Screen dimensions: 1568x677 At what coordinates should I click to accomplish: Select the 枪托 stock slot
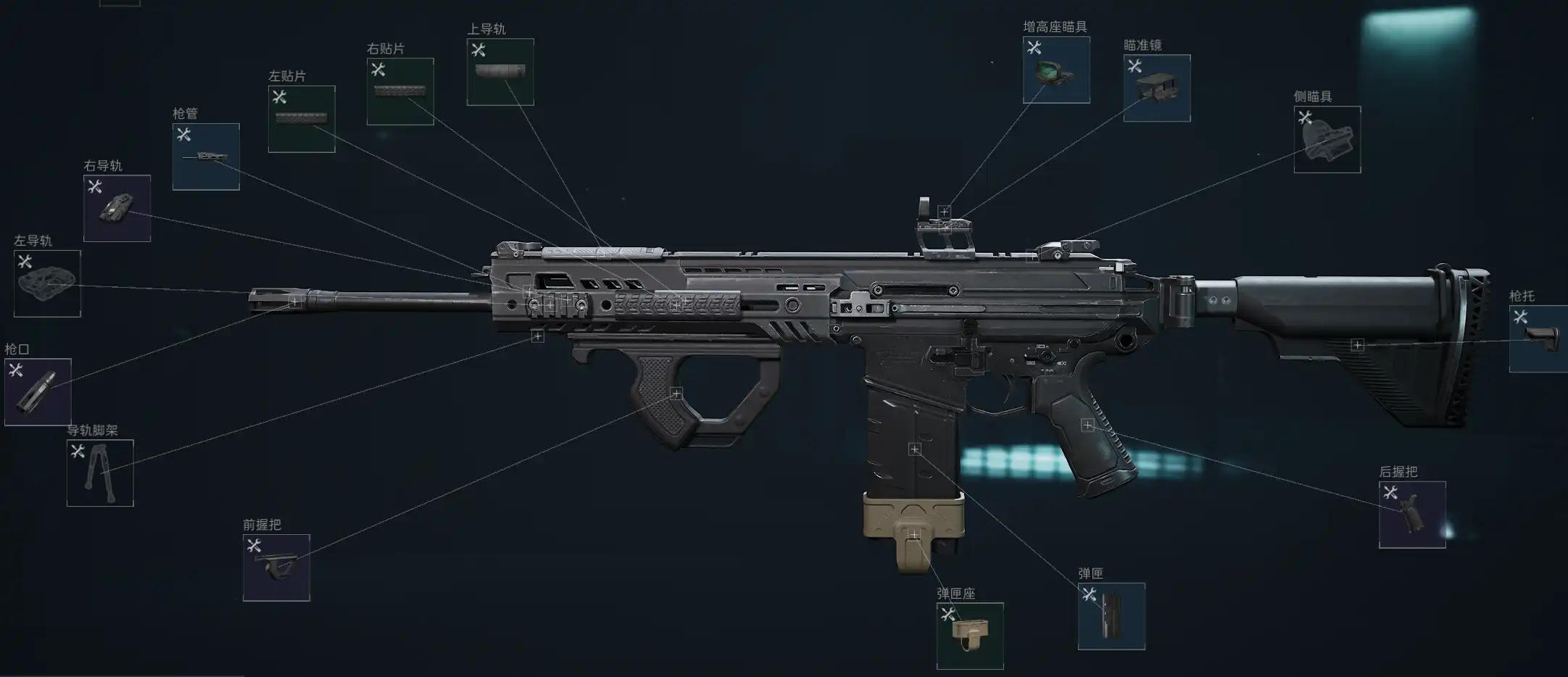(x=1540, y=338)
